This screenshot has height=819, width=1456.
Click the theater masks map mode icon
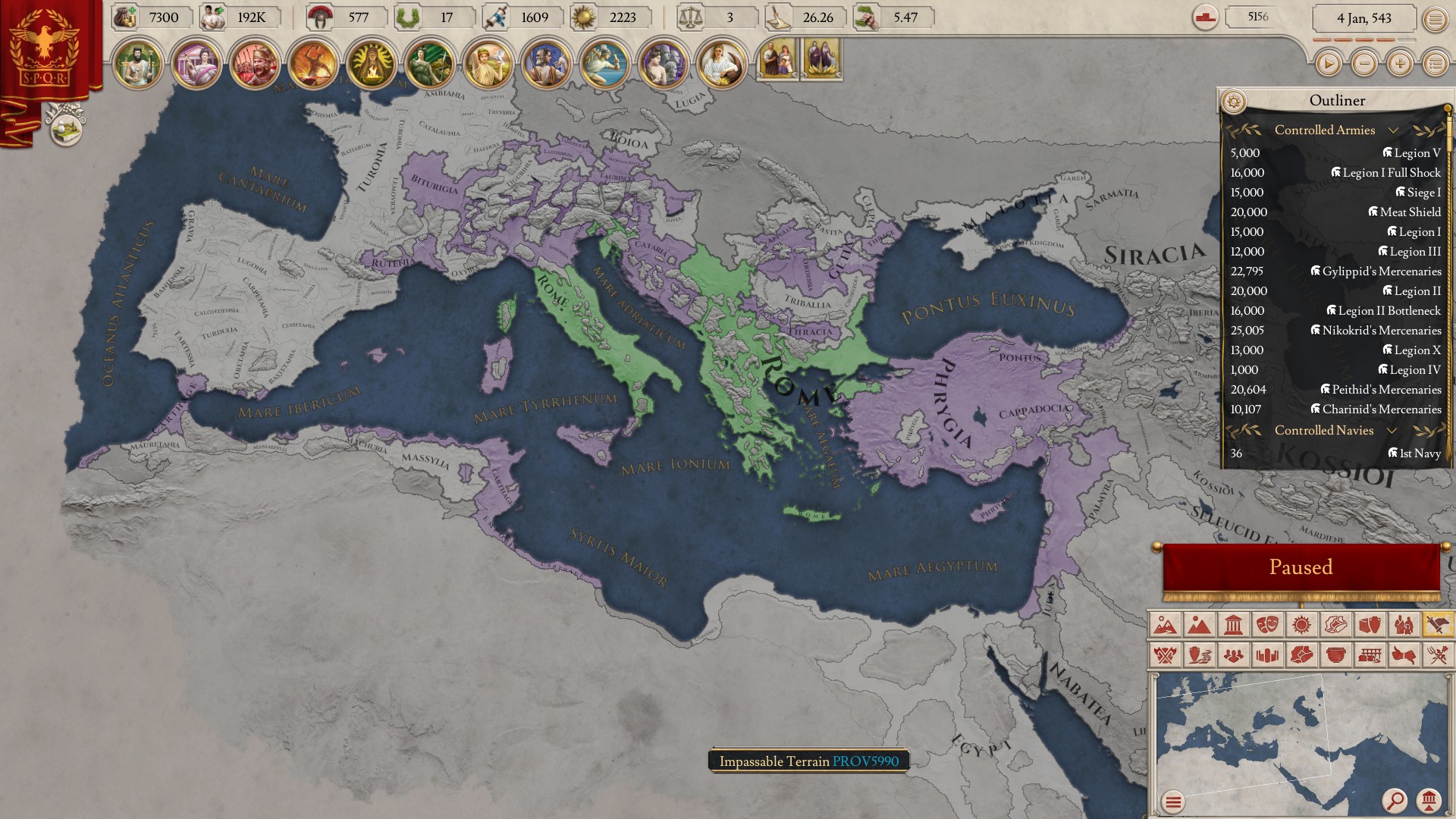click(x=1268, y=625)
